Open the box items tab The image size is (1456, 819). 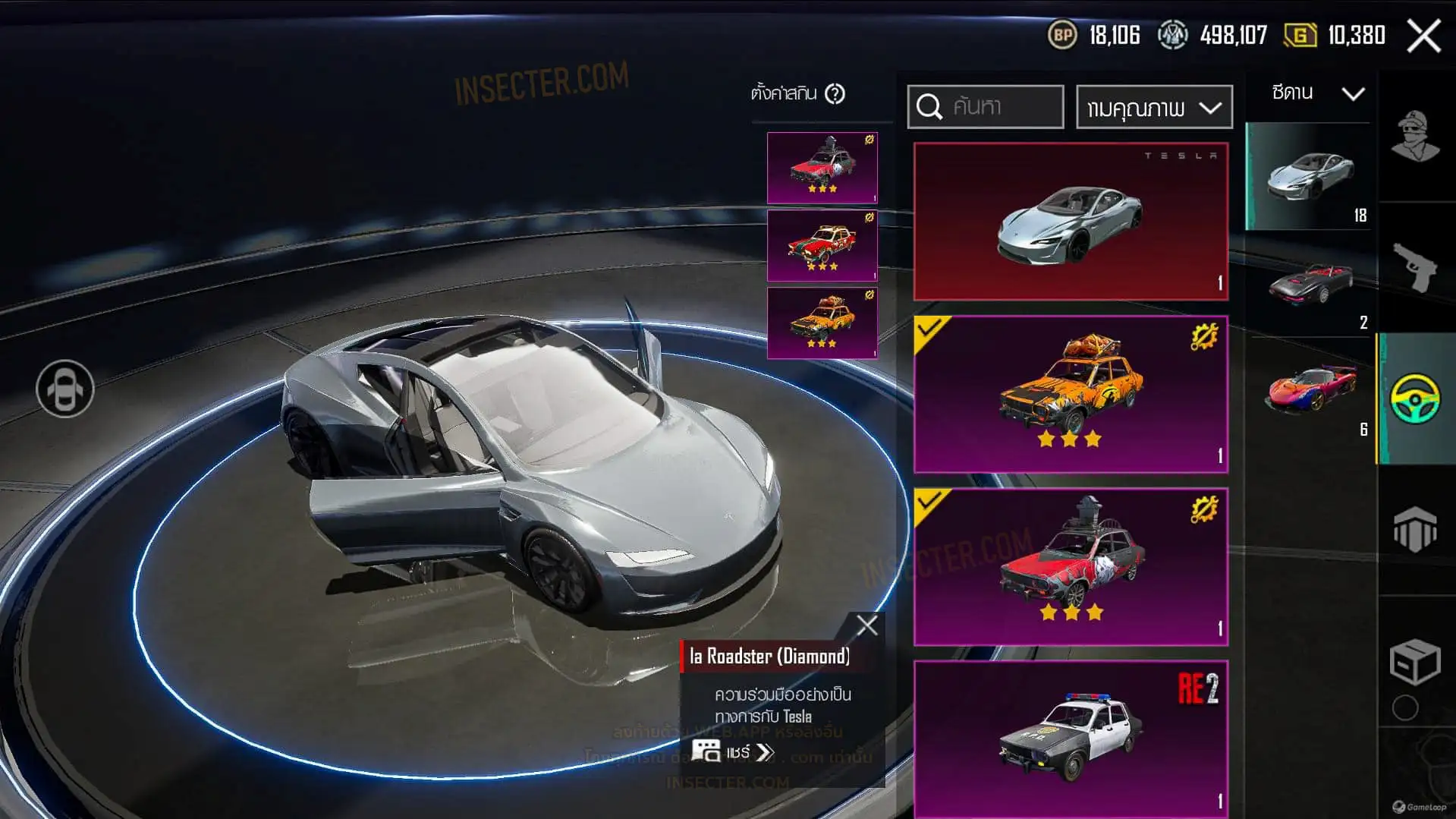coord(1416,662)
